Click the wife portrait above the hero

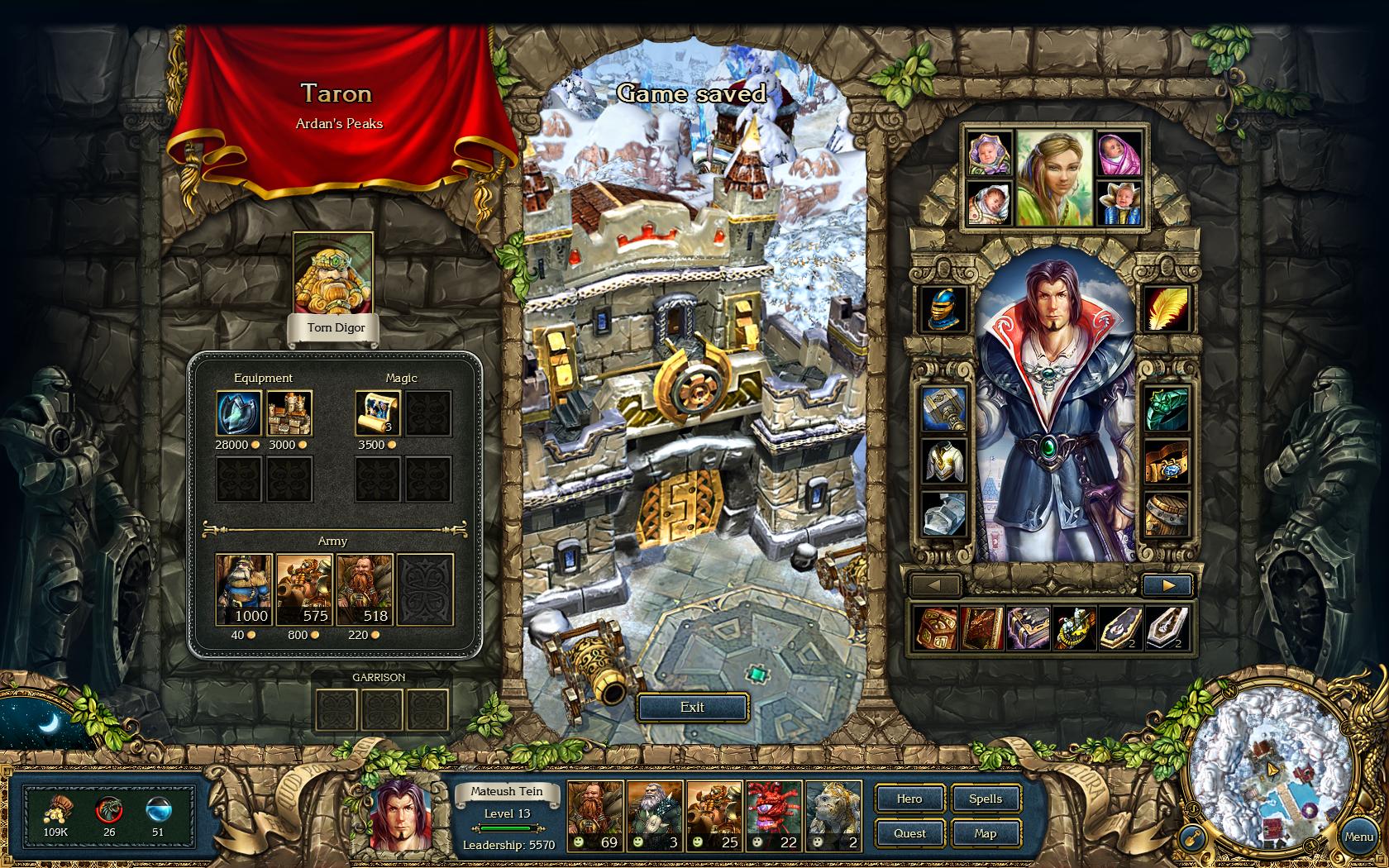pos(1054,178)
